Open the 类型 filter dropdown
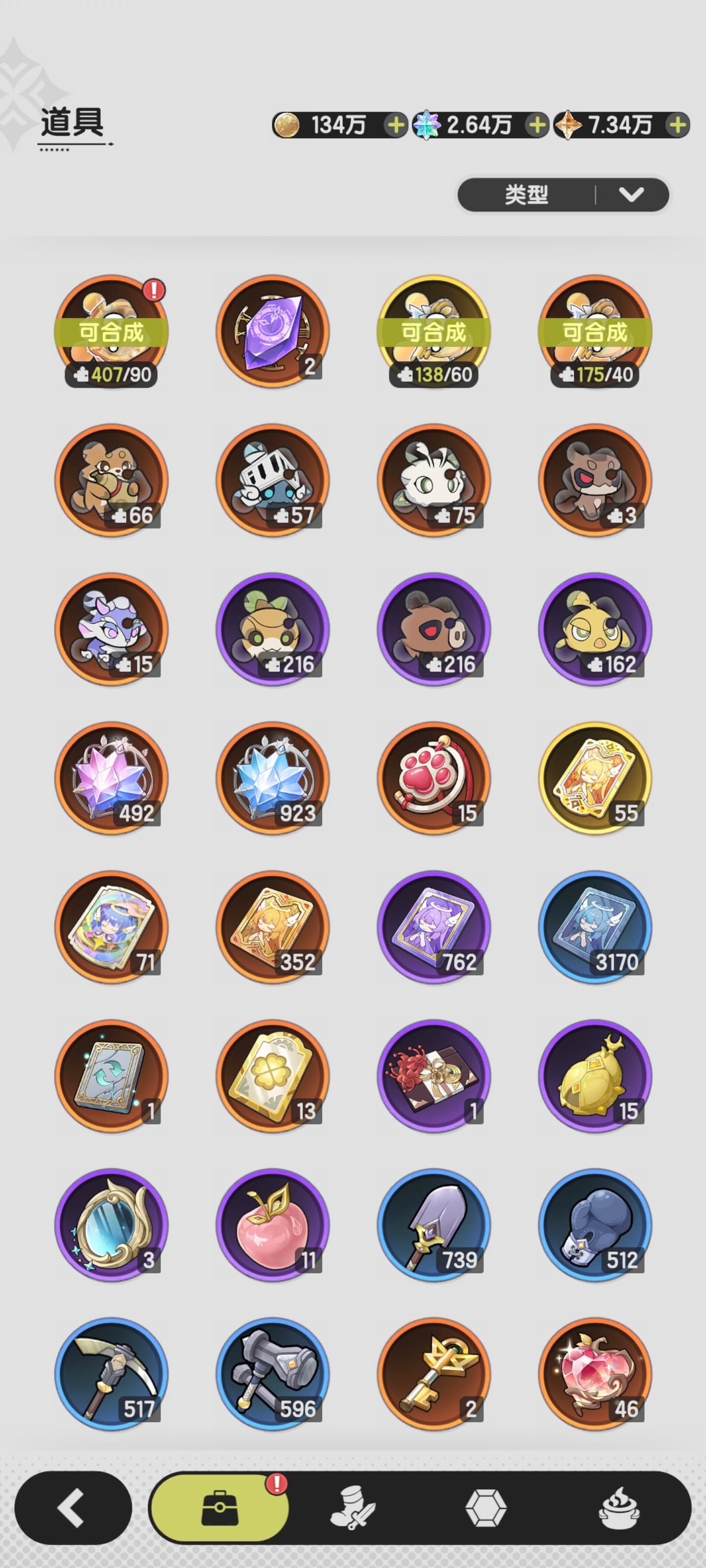The width and height of the screenshot is (706, 1568). (524, 194)
